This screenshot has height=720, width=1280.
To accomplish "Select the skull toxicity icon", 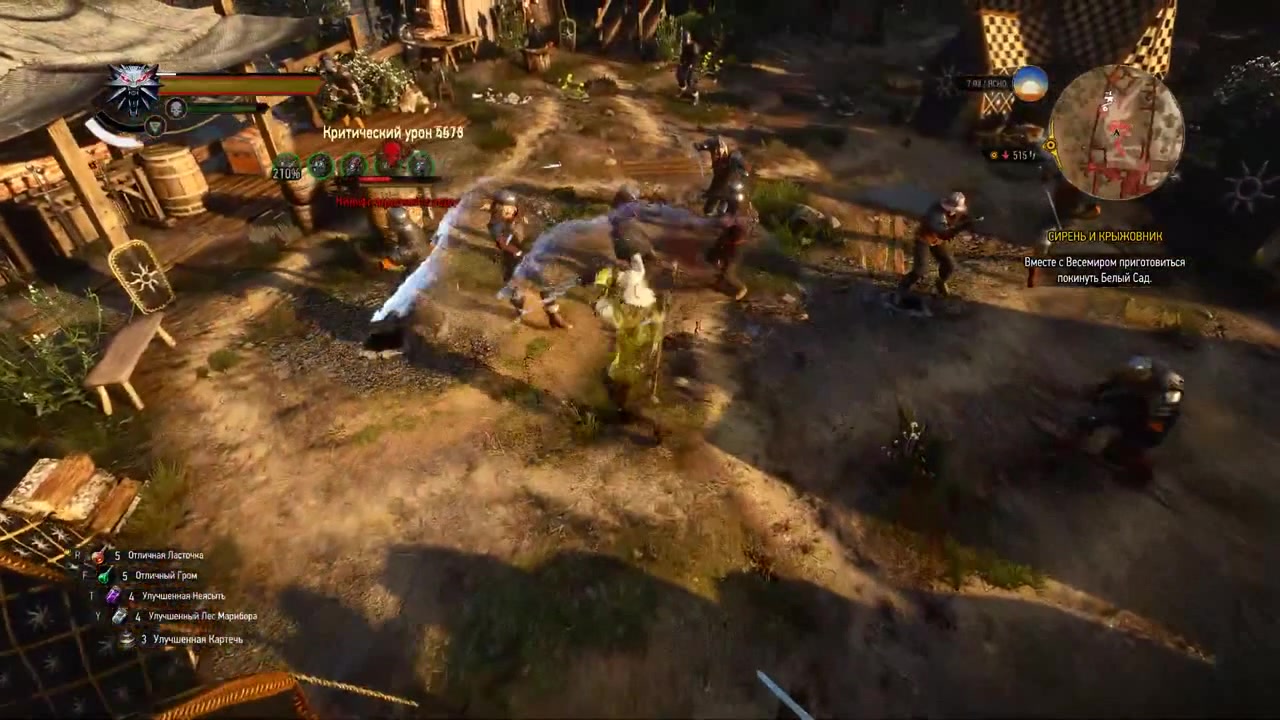I will pos(176,108).
